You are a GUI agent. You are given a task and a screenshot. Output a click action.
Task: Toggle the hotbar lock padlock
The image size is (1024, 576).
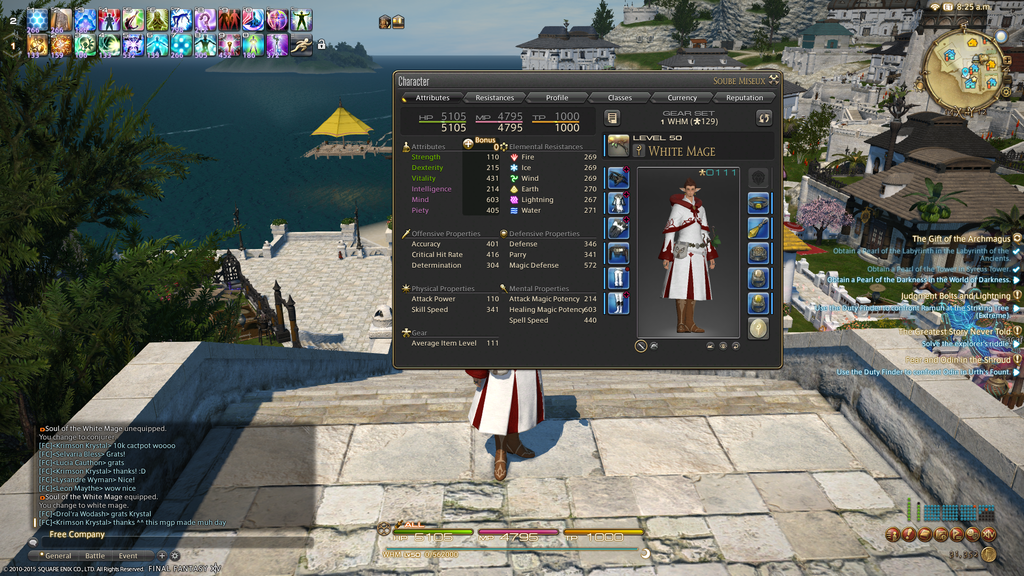tap(321, 44)
